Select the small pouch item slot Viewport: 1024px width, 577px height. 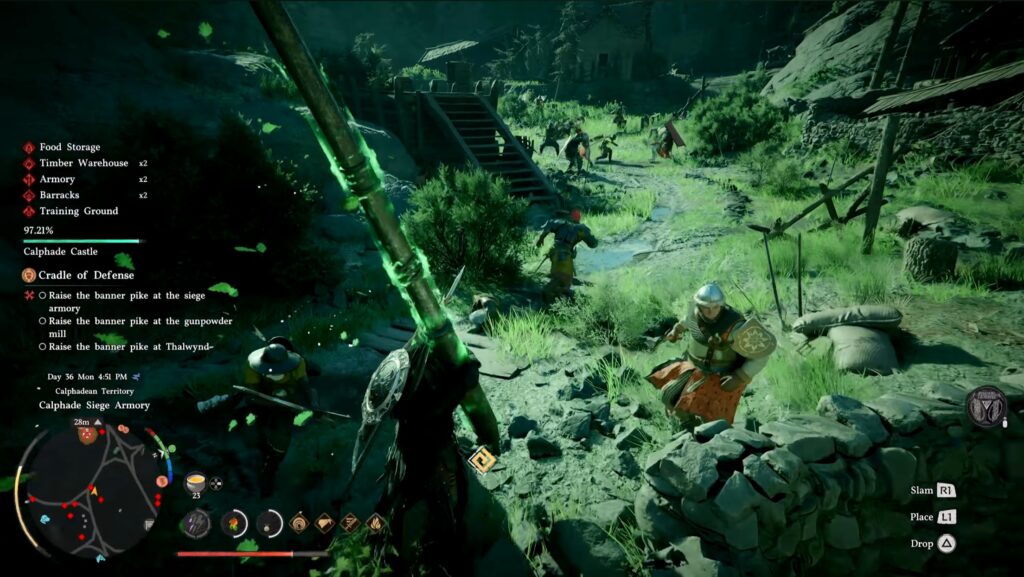[270, 523]
